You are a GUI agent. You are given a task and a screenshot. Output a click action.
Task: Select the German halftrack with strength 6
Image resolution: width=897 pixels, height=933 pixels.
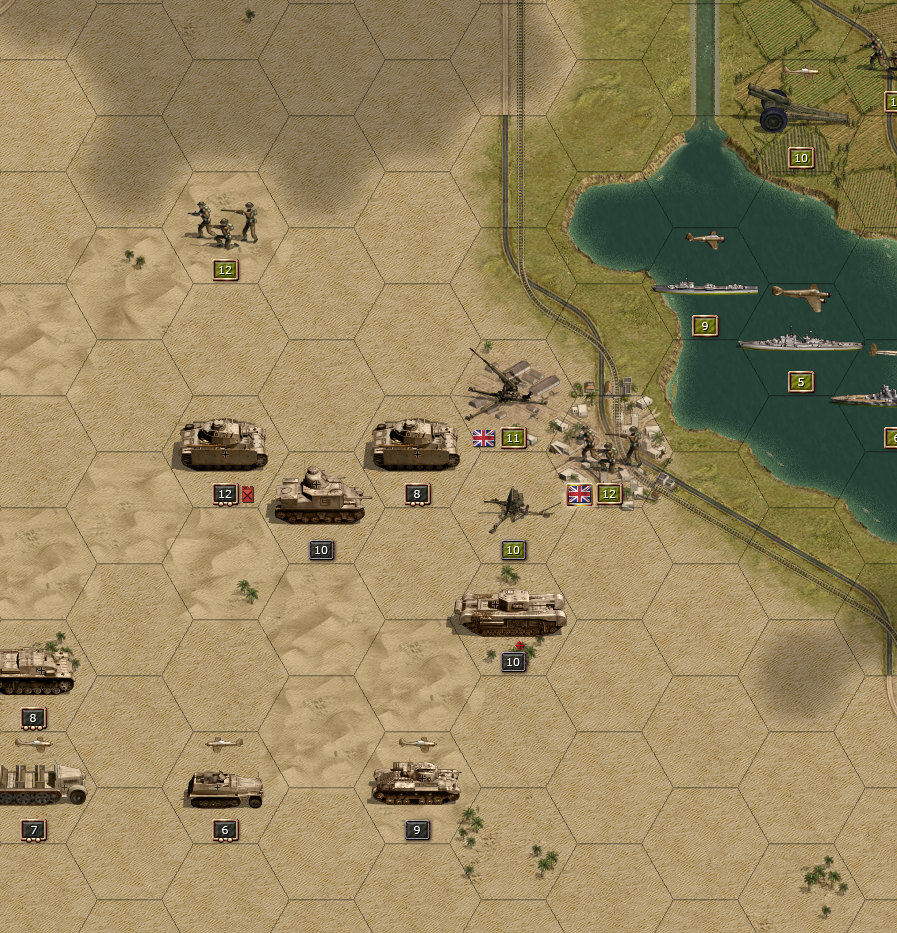[x=225, y=788]
